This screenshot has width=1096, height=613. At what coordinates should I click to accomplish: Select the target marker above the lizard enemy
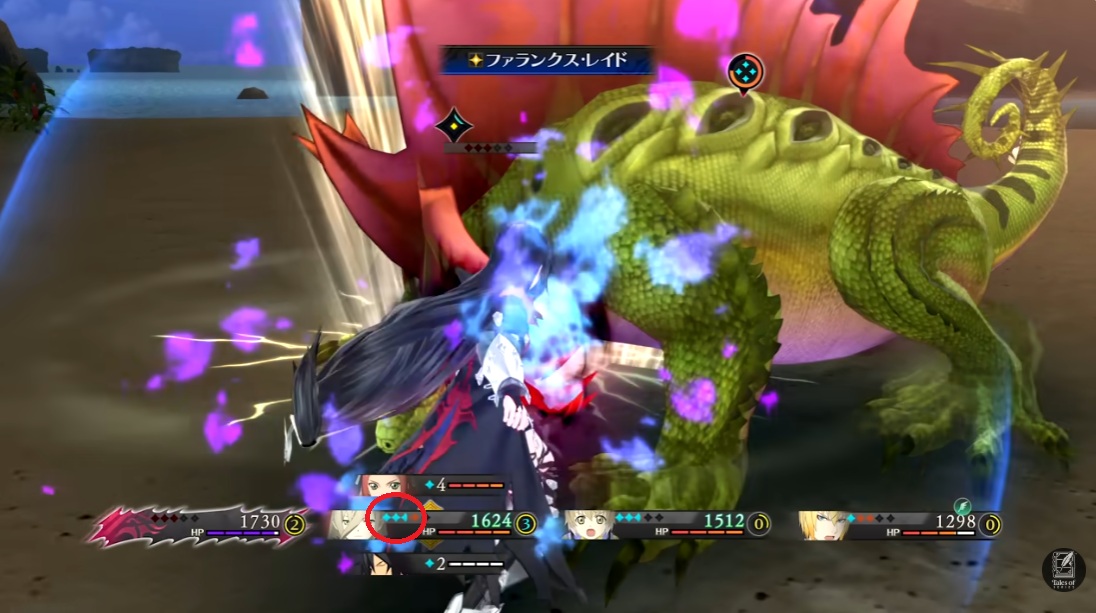coord(745,70)
